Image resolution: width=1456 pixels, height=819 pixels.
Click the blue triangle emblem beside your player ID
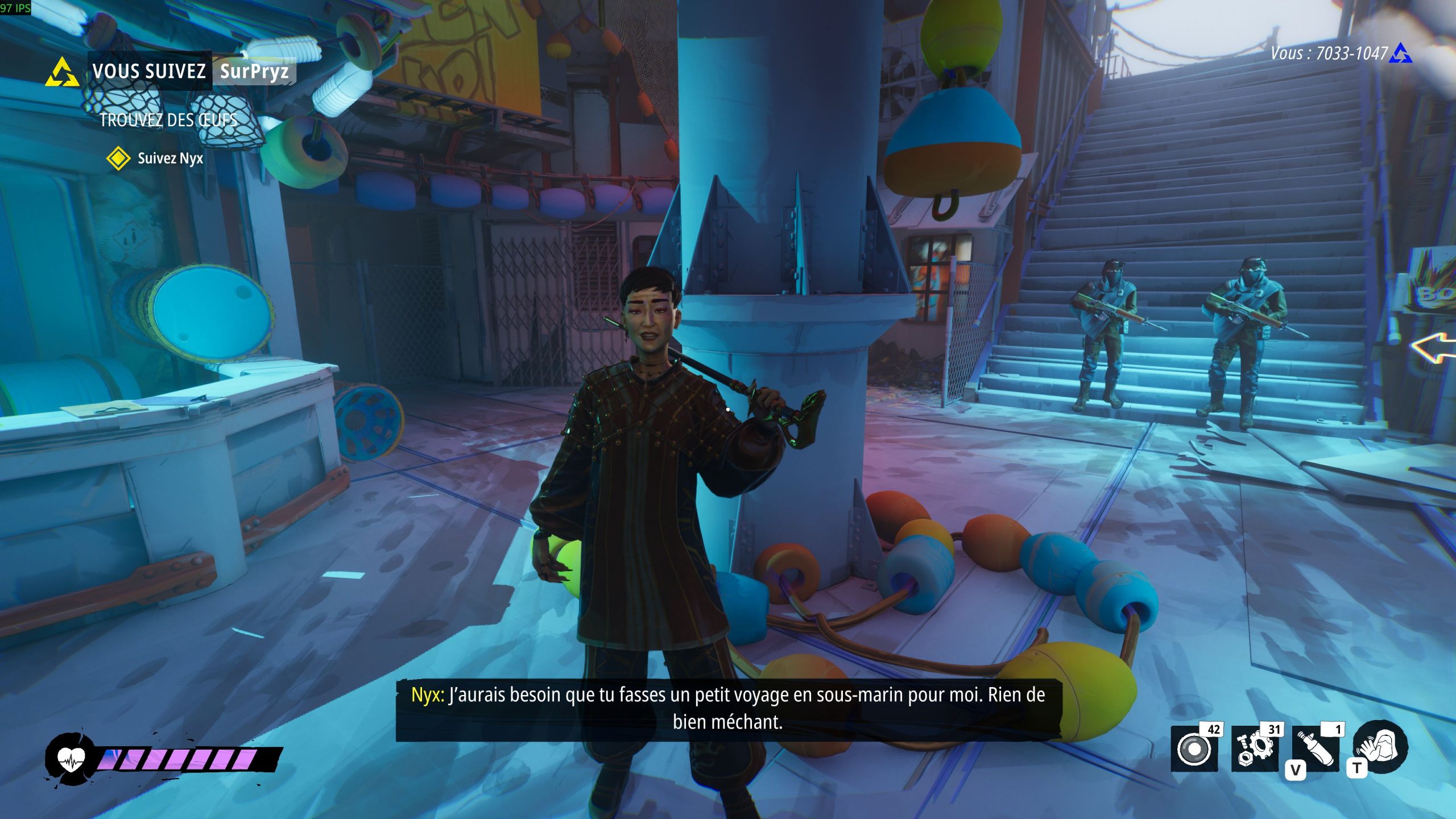1400,53
